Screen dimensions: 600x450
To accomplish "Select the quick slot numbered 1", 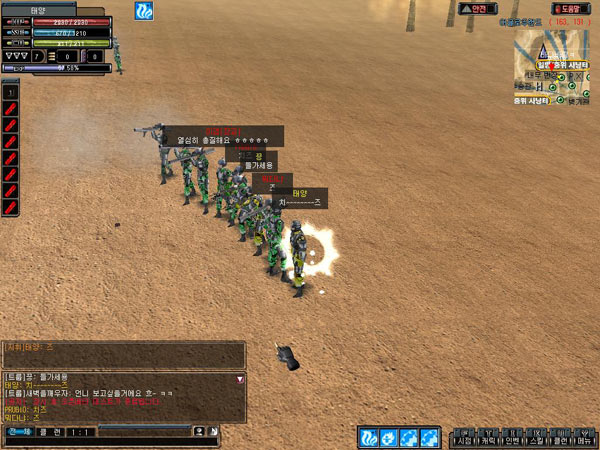I will pos(10,91).
